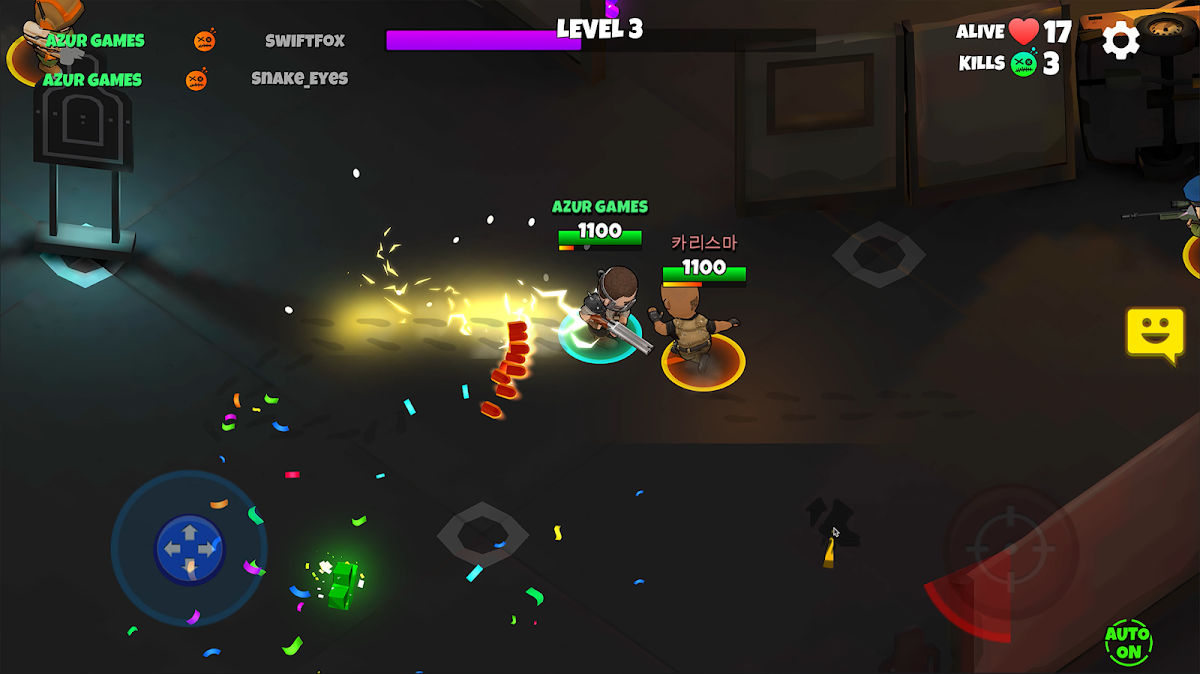The height and width of the screenshot is (674, 1200).
Task: Open the settings gear menu
Action: tap(1120, 40)
